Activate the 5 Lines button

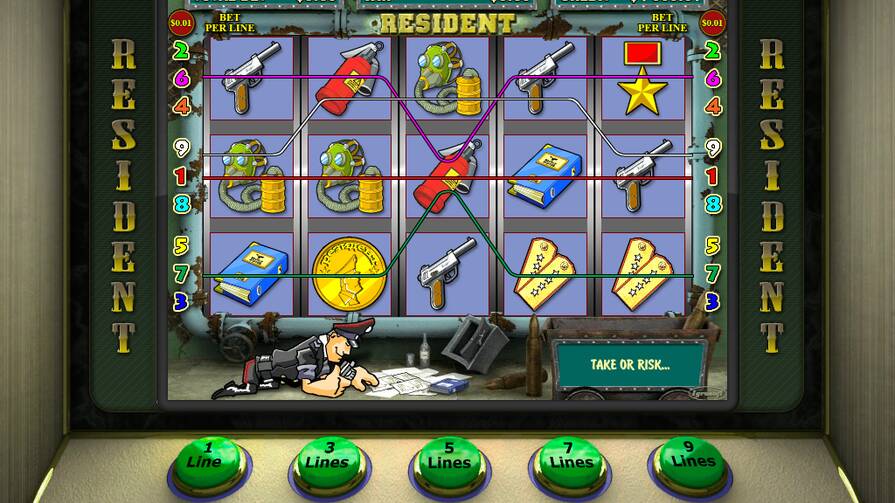(x=449, y=461)
